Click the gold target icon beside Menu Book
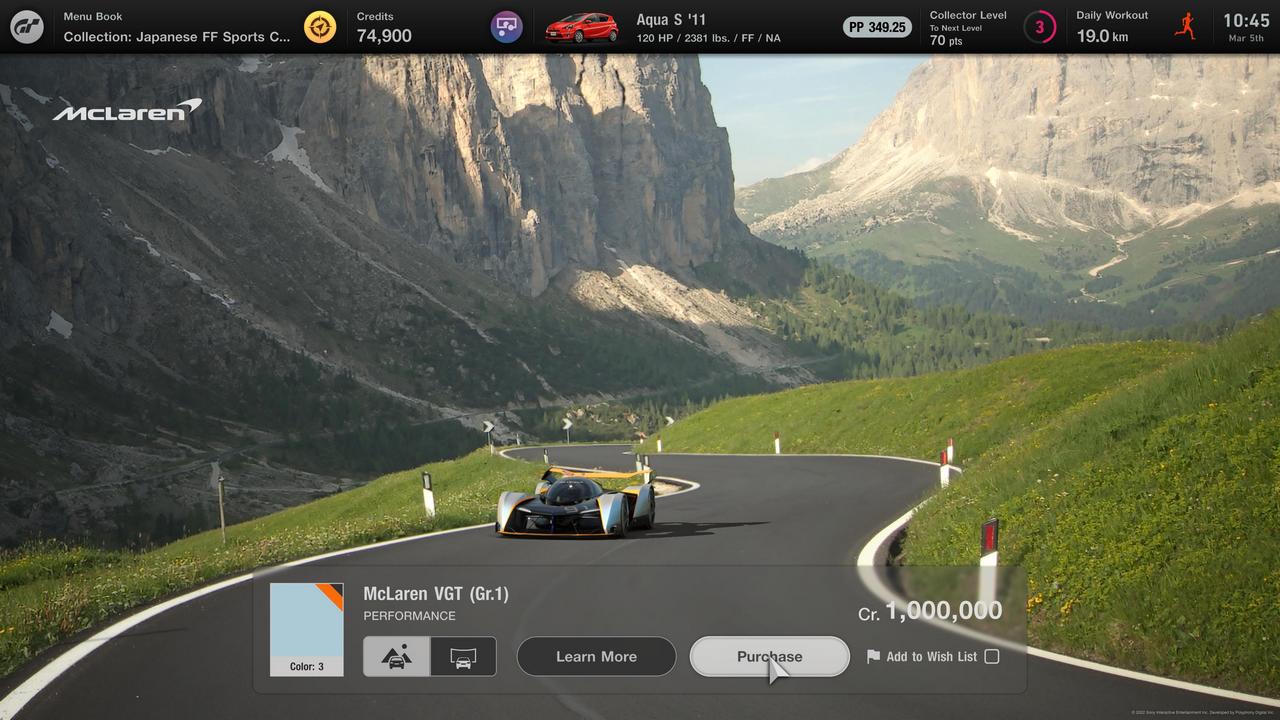Image resolution: width=1280 pixels, height=720 pixels. 320,27
